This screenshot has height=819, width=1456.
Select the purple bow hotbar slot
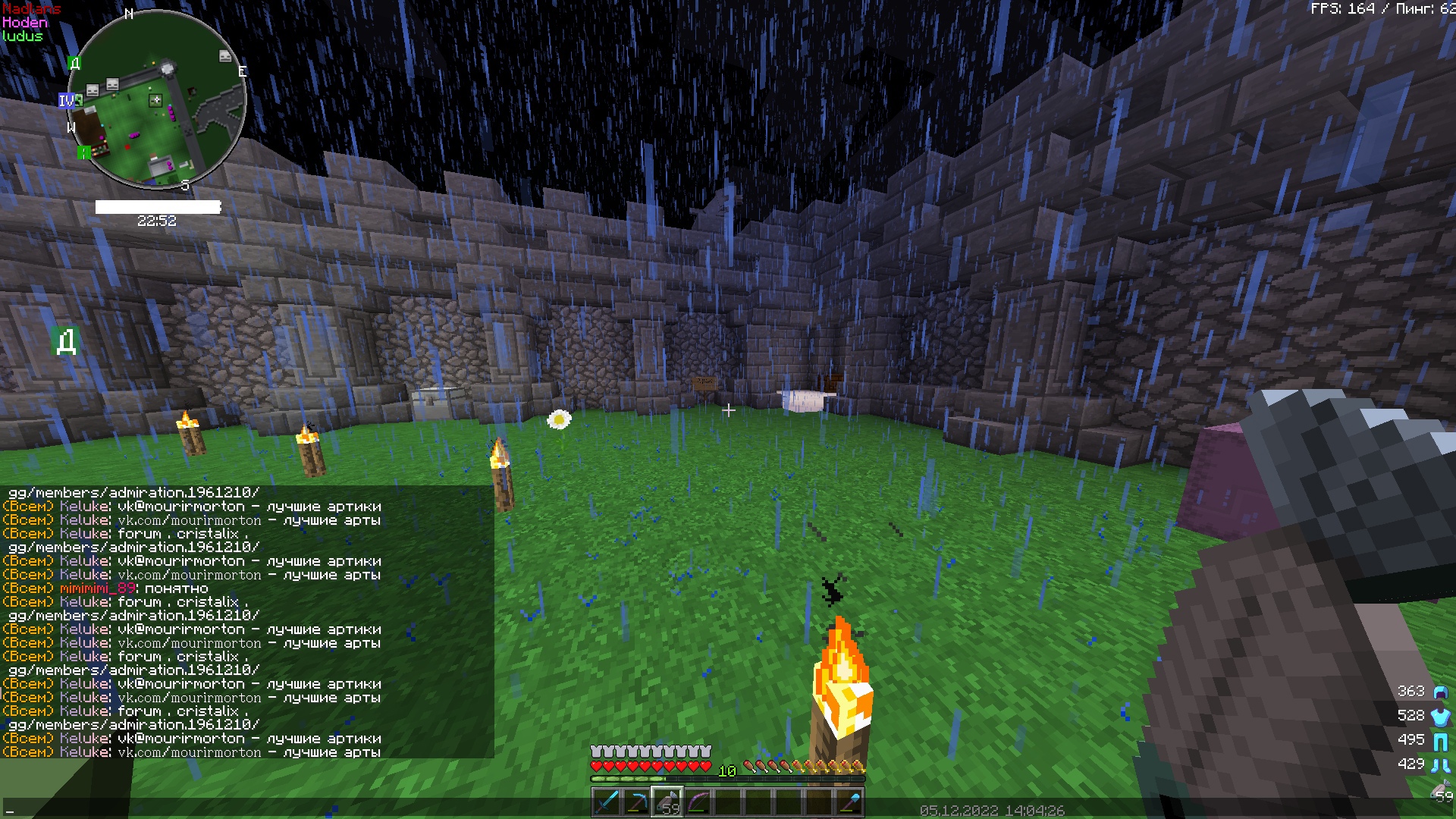698,802
